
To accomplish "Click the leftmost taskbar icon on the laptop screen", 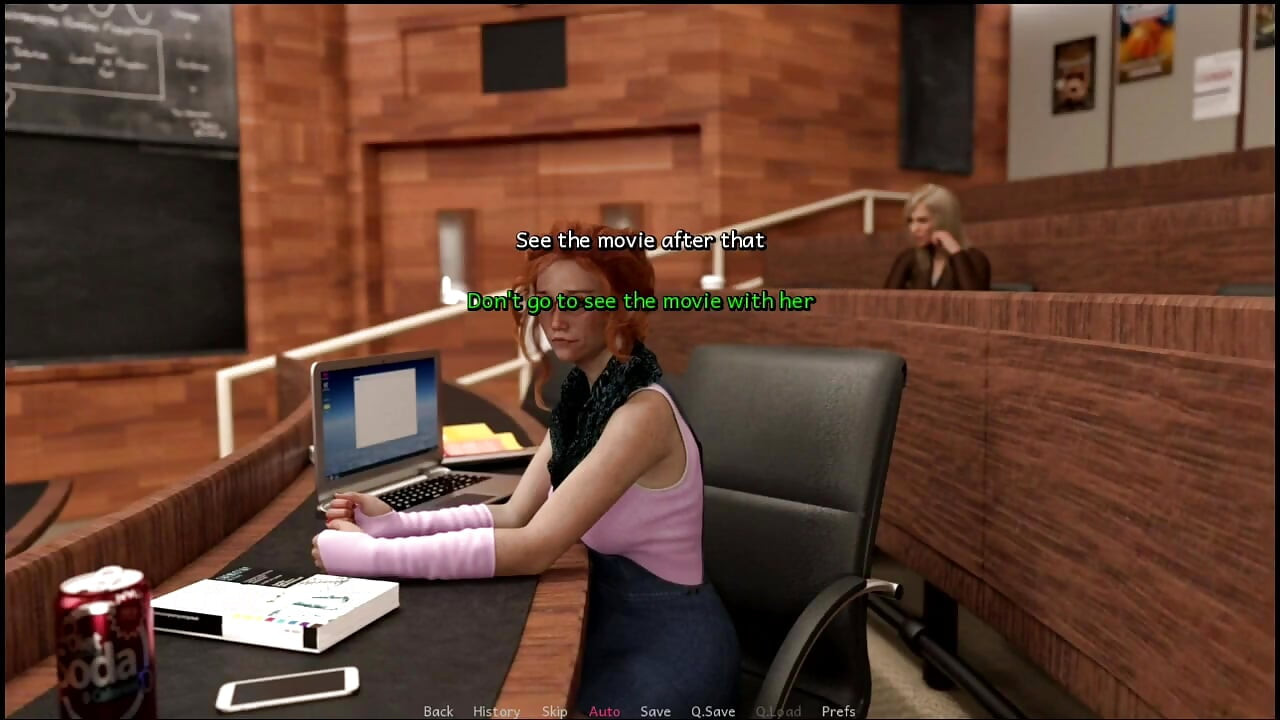I will click(x=331, y=476).
